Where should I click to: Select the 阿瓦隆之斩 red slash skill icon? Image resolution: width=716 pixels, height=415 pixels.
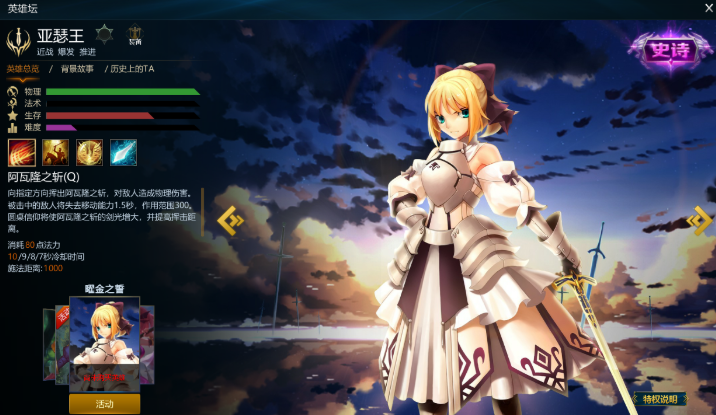tap(22, 152)
